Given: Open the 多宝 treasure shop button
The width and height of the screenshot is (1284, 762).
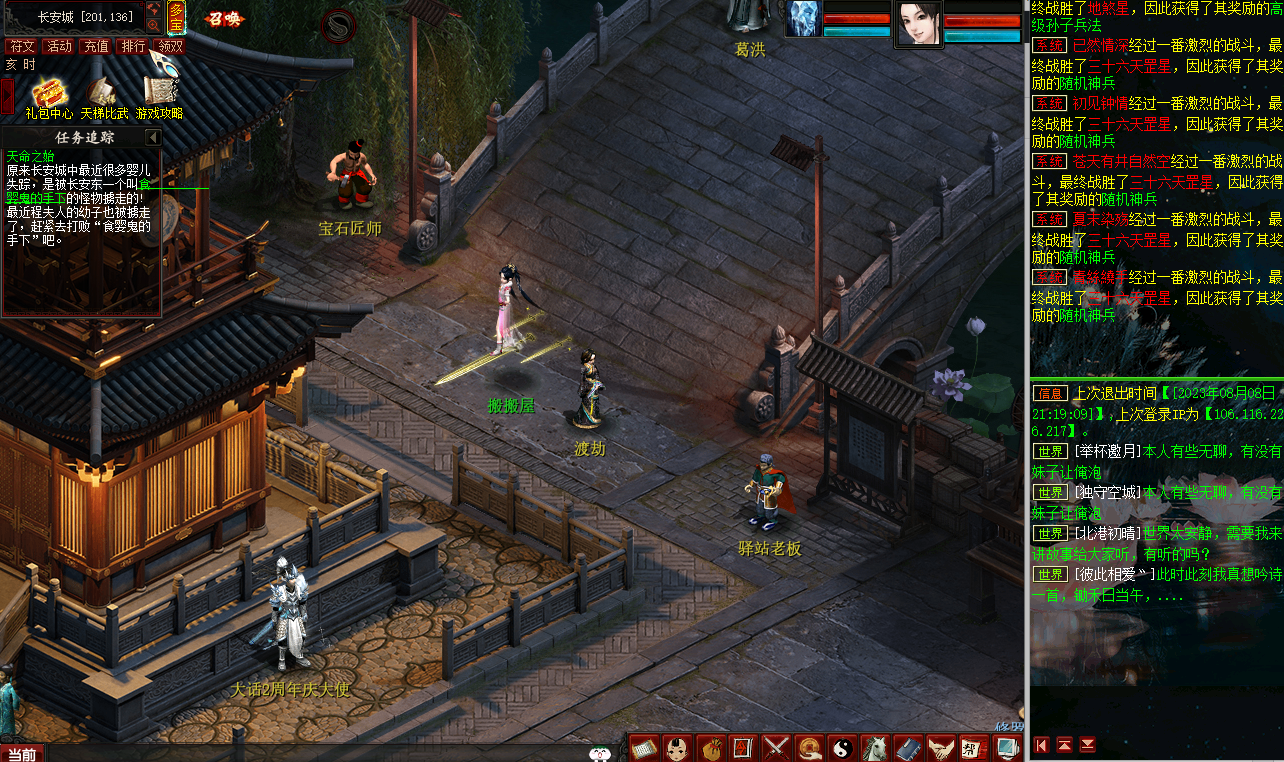Looking at the screenshot, I should [x=177, y=17].
